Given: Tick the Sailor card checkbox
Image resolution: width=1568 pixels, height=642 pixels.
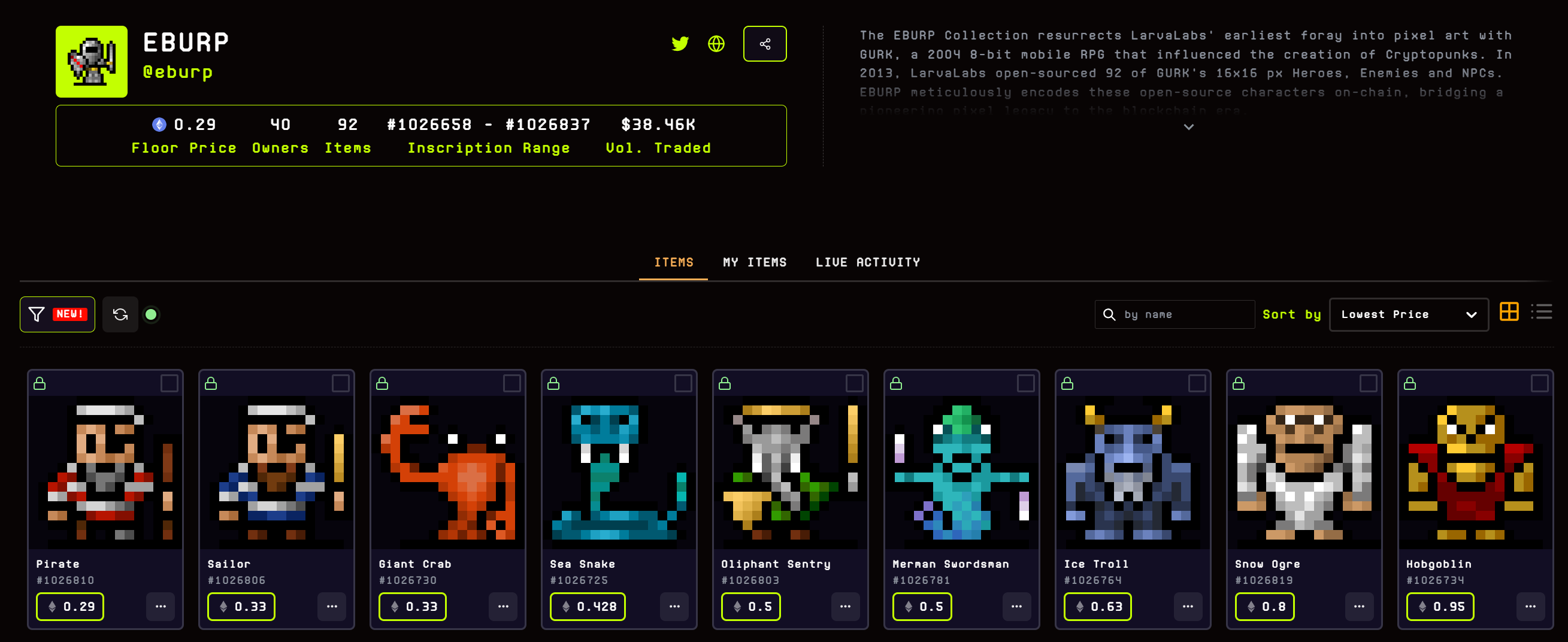Looking at the screenshot, I should (x=340, y=383).
